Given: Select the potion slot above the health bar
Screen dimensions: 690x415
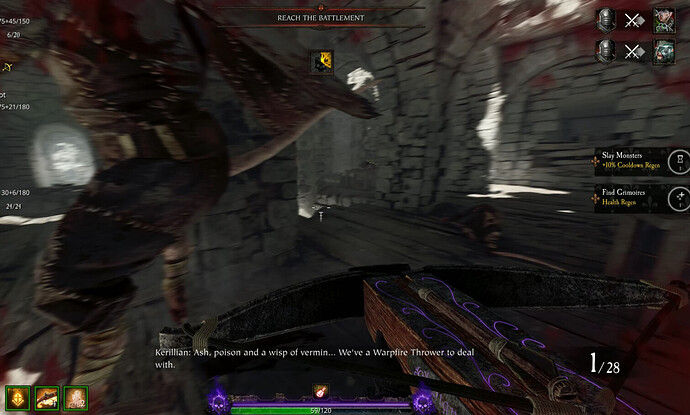Looking at the screenshot, I should tap(322, 393).
